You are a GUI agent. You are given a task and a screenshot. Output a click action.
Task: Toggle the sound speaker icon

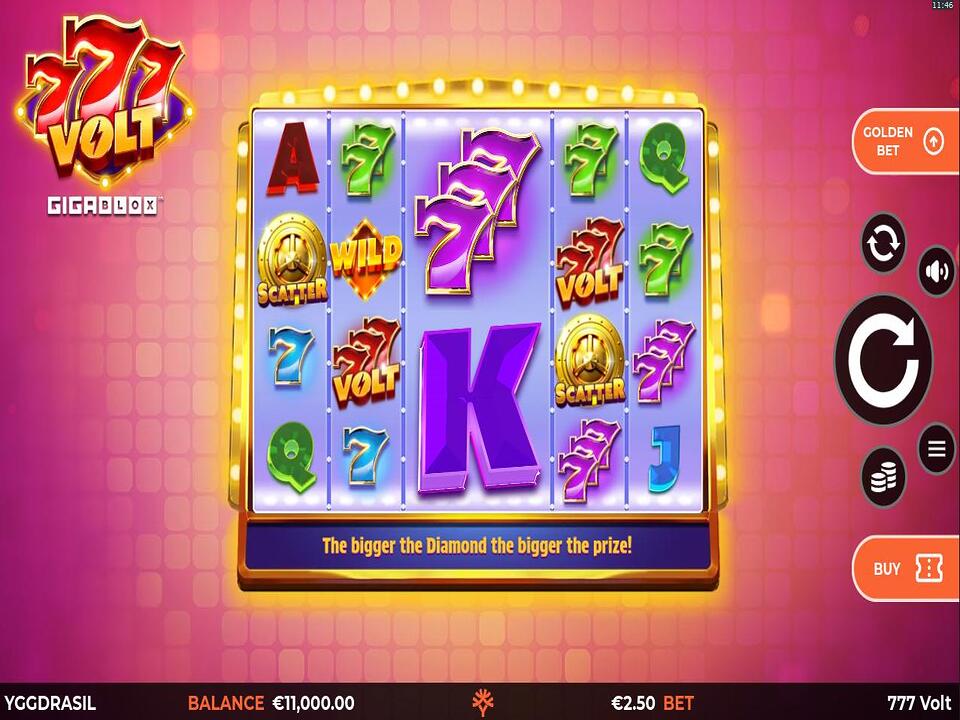936,271
